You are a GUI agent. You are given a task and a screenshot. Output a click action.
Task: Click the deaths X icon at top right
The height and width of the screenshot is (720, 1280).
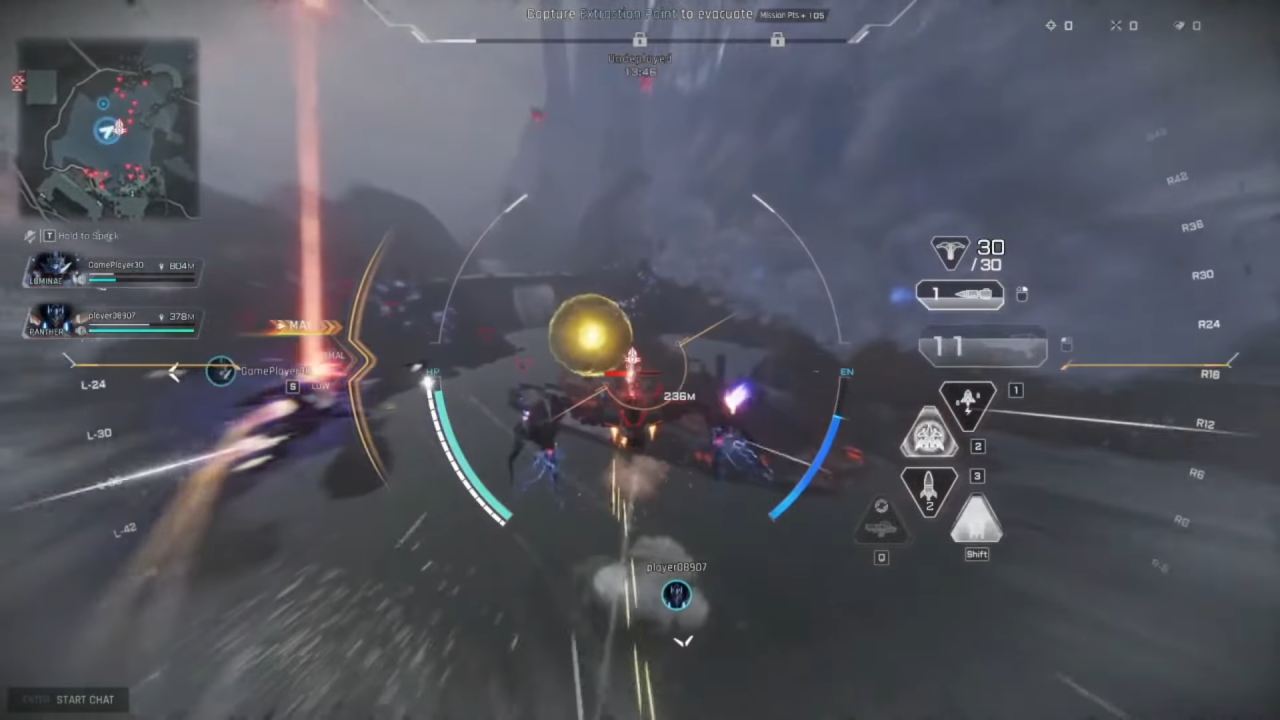[1116, 25]
